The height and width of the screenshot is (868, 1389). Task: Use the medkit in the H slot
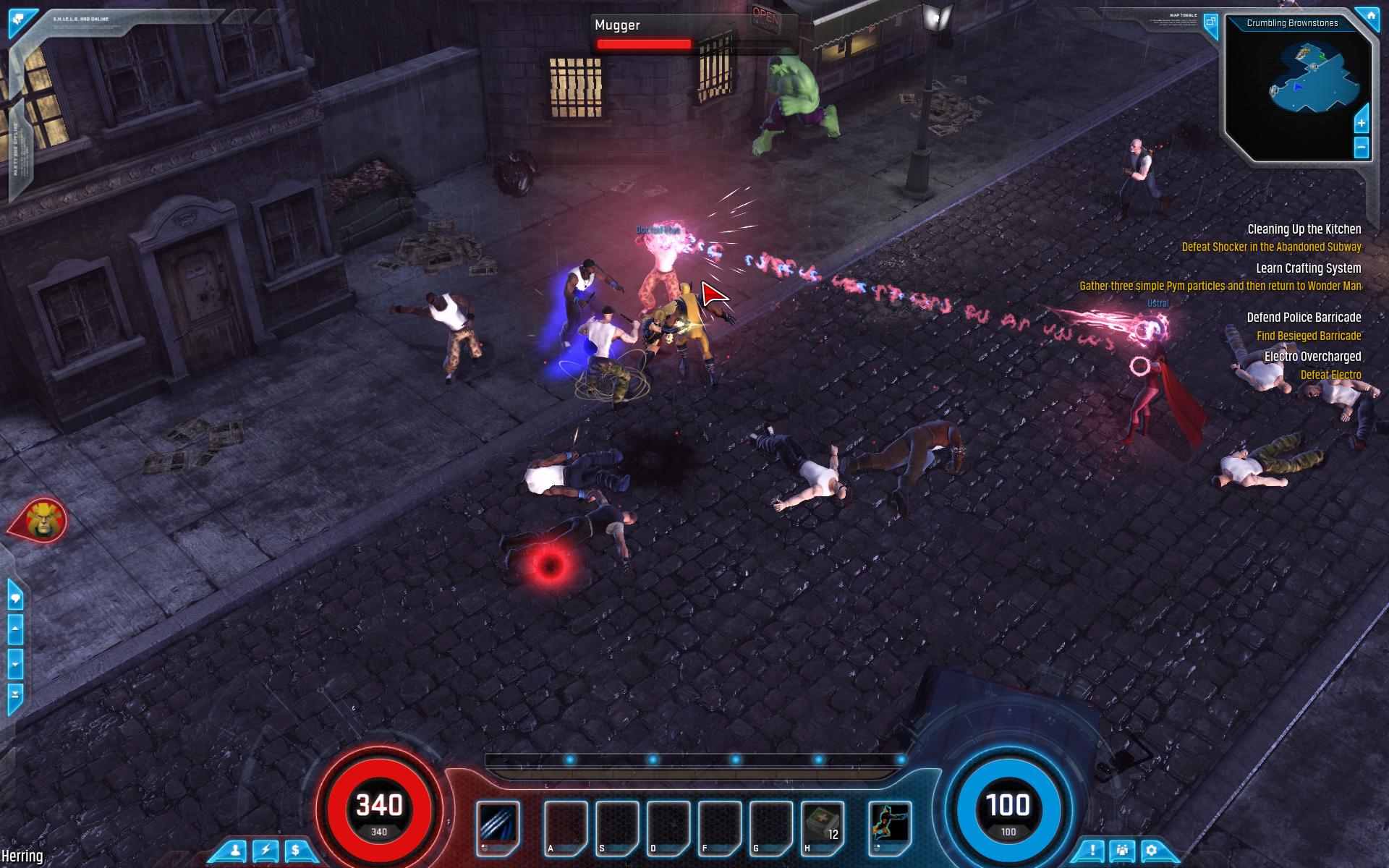(x=823, y=824)
